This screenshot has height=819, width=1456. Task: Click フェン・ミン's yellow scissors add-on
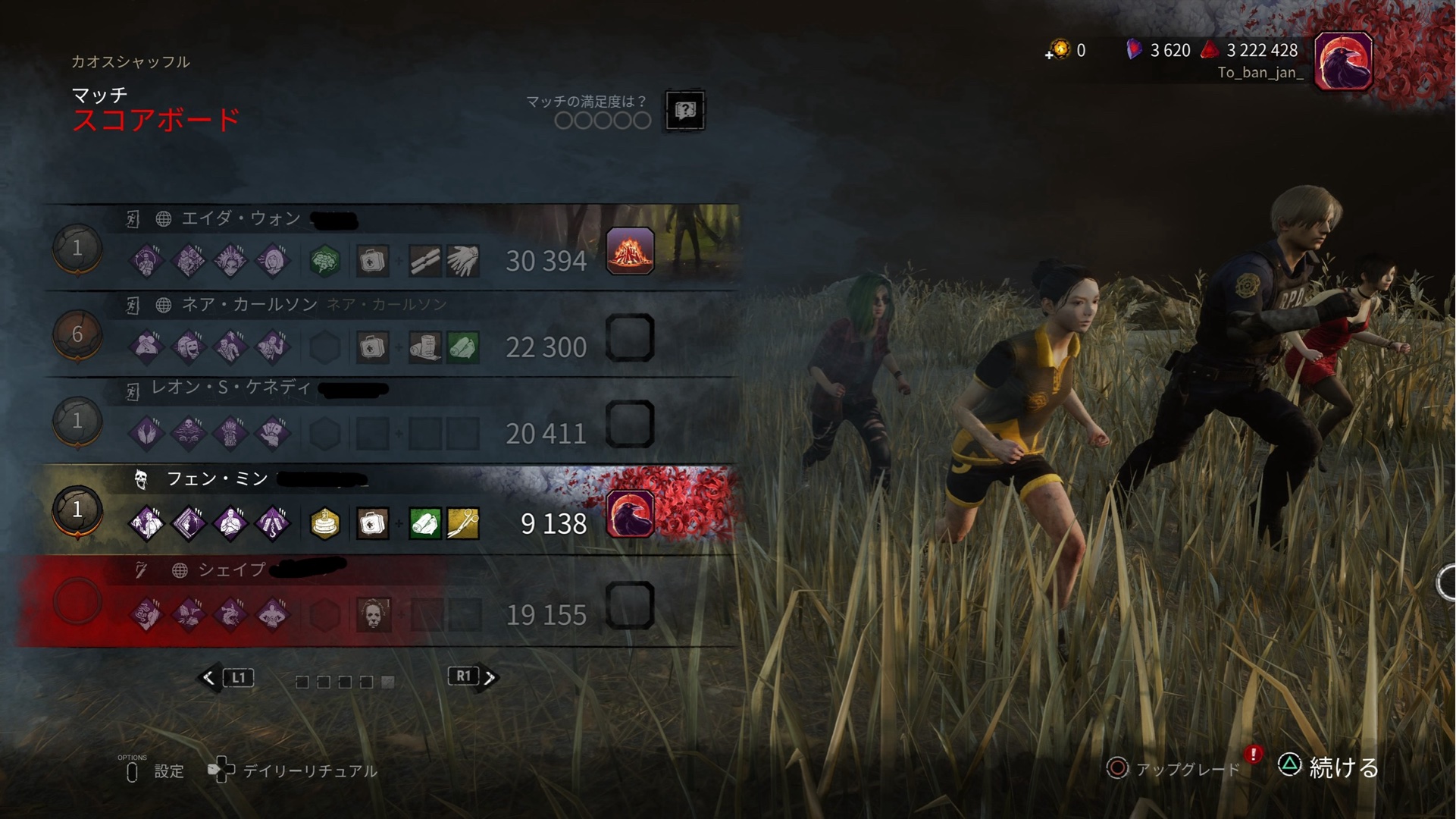(463, 523)
